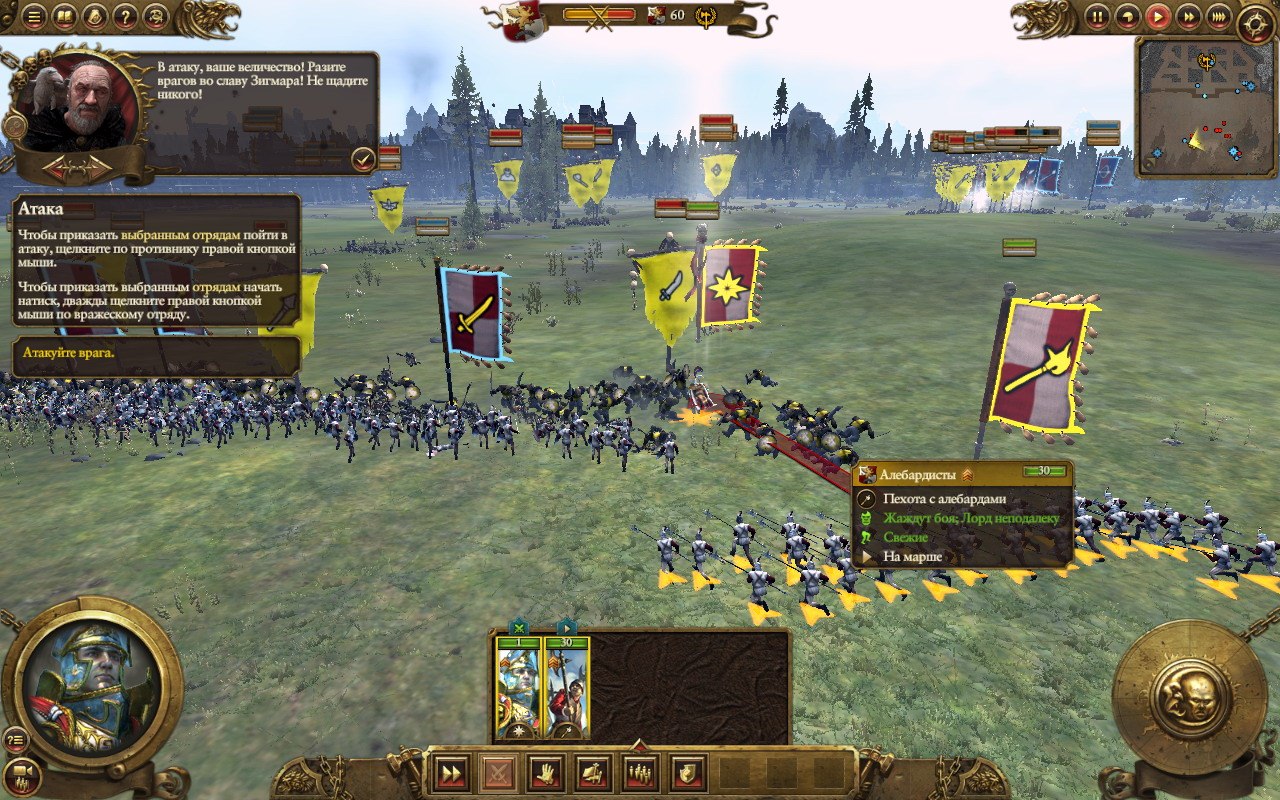Select the lord unit card
This screenshot has width=1280, height=800.
click(x=518, y=687)
